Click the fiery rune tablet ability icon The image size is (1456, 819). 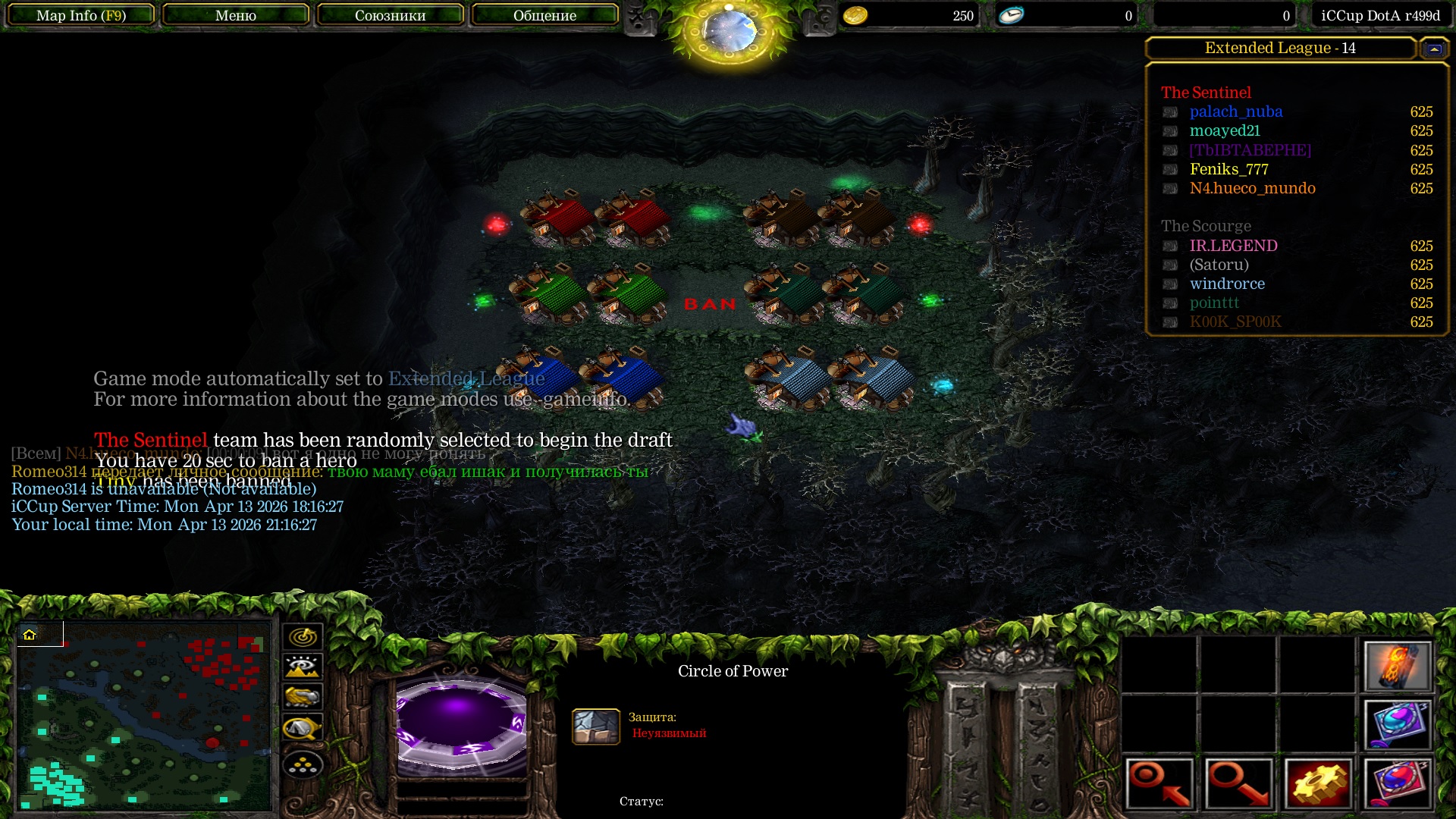pos(1397,666)
